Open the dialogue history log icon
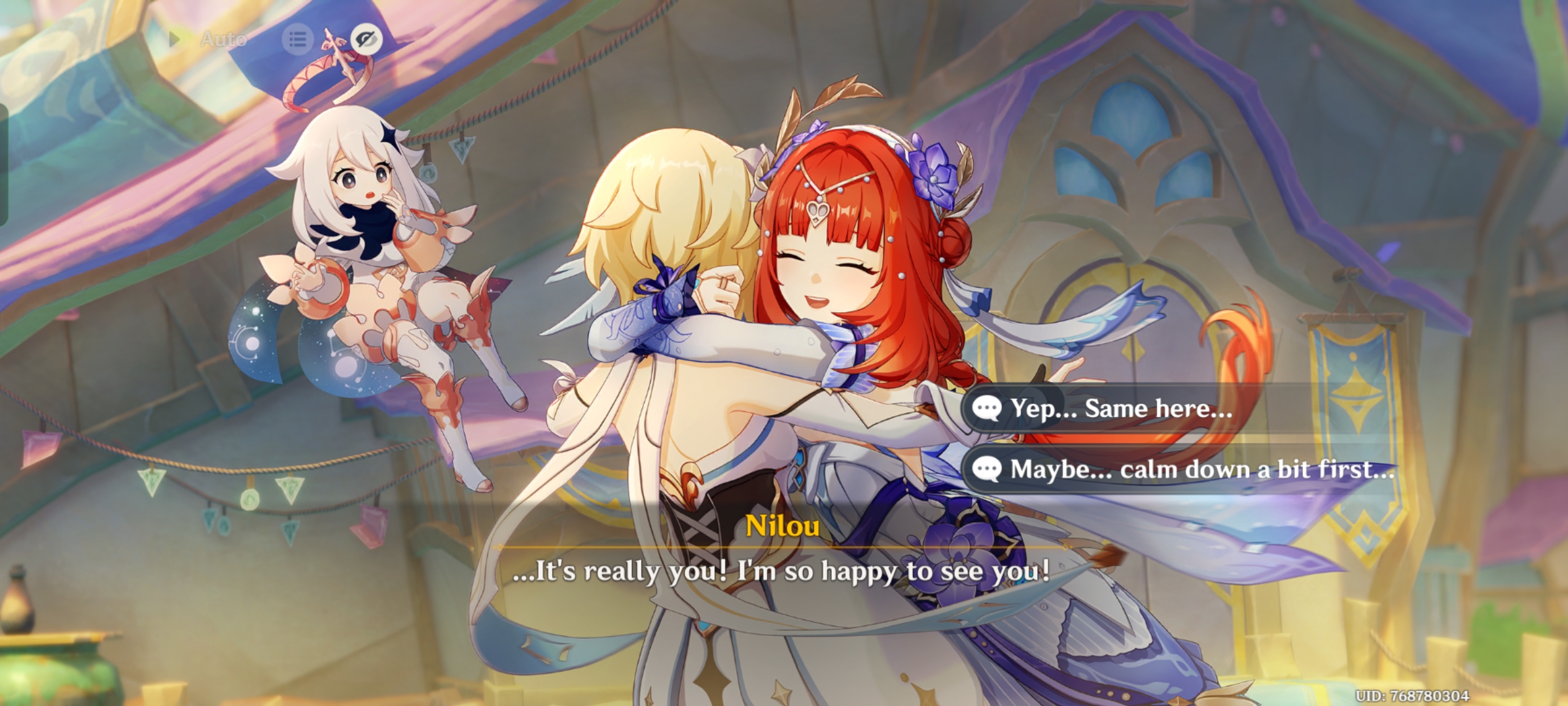The height and width of the screenshot is (706, 1568). pyautogui.click(x=298, y=39)
